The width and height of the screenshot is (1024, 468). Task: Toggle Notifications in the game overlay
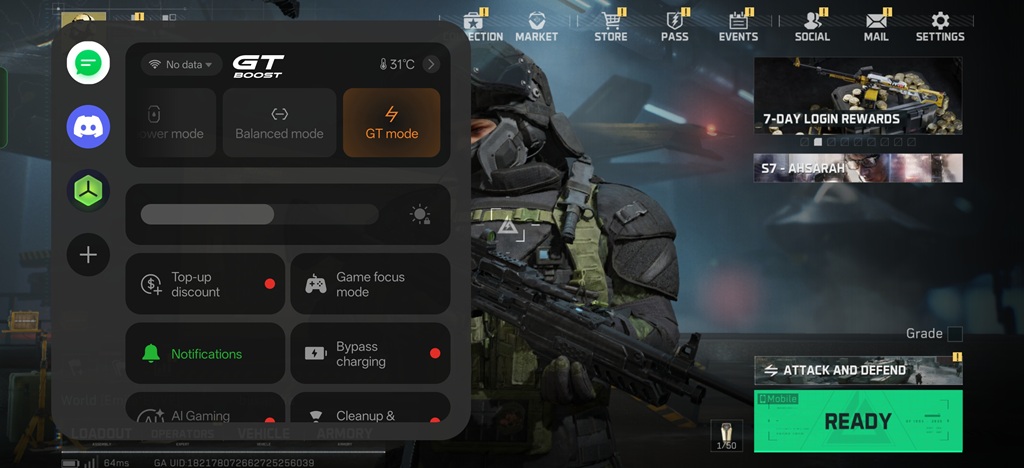(205, 353)
